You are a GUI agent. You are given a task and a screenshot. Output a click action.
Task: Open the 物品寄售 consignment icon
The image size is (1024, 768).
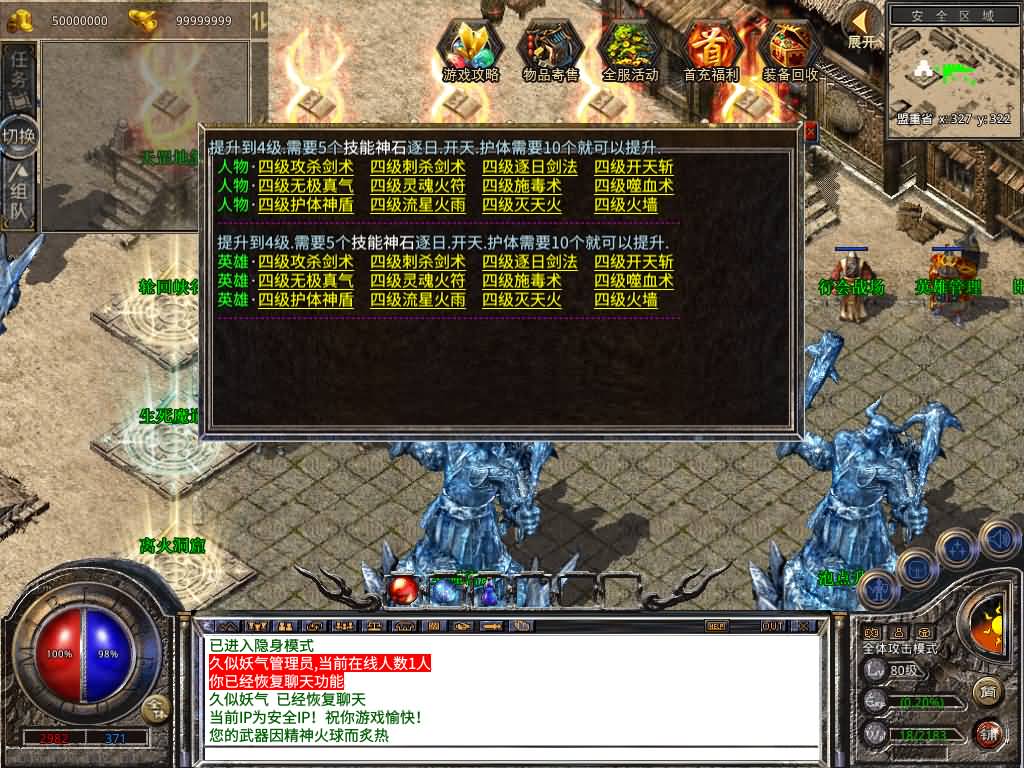tap(551, 50)
